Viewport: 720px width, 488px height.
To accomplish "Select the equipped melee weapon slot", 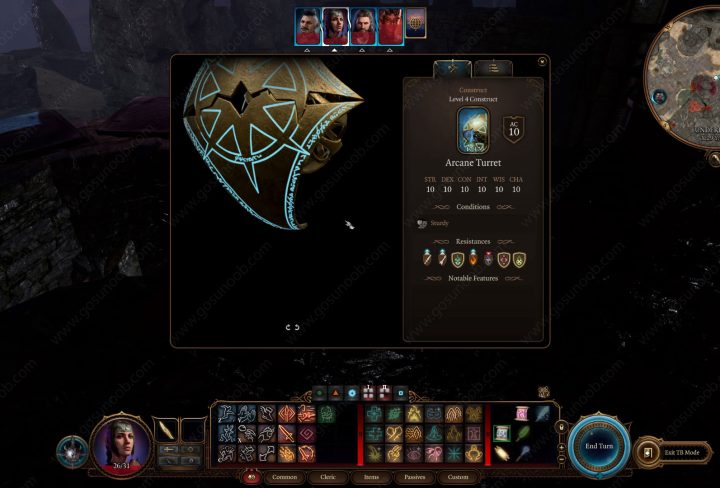I will (x=166, y=430).
